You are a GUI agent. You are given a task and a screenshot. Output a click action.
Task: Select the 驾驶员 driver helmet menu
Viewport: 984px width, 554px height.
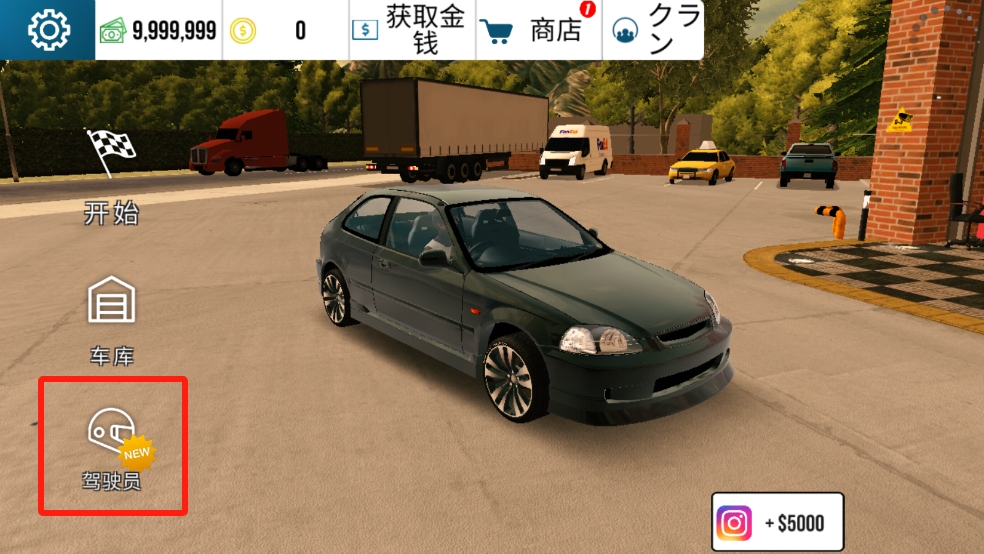click(x=112, y=447)
